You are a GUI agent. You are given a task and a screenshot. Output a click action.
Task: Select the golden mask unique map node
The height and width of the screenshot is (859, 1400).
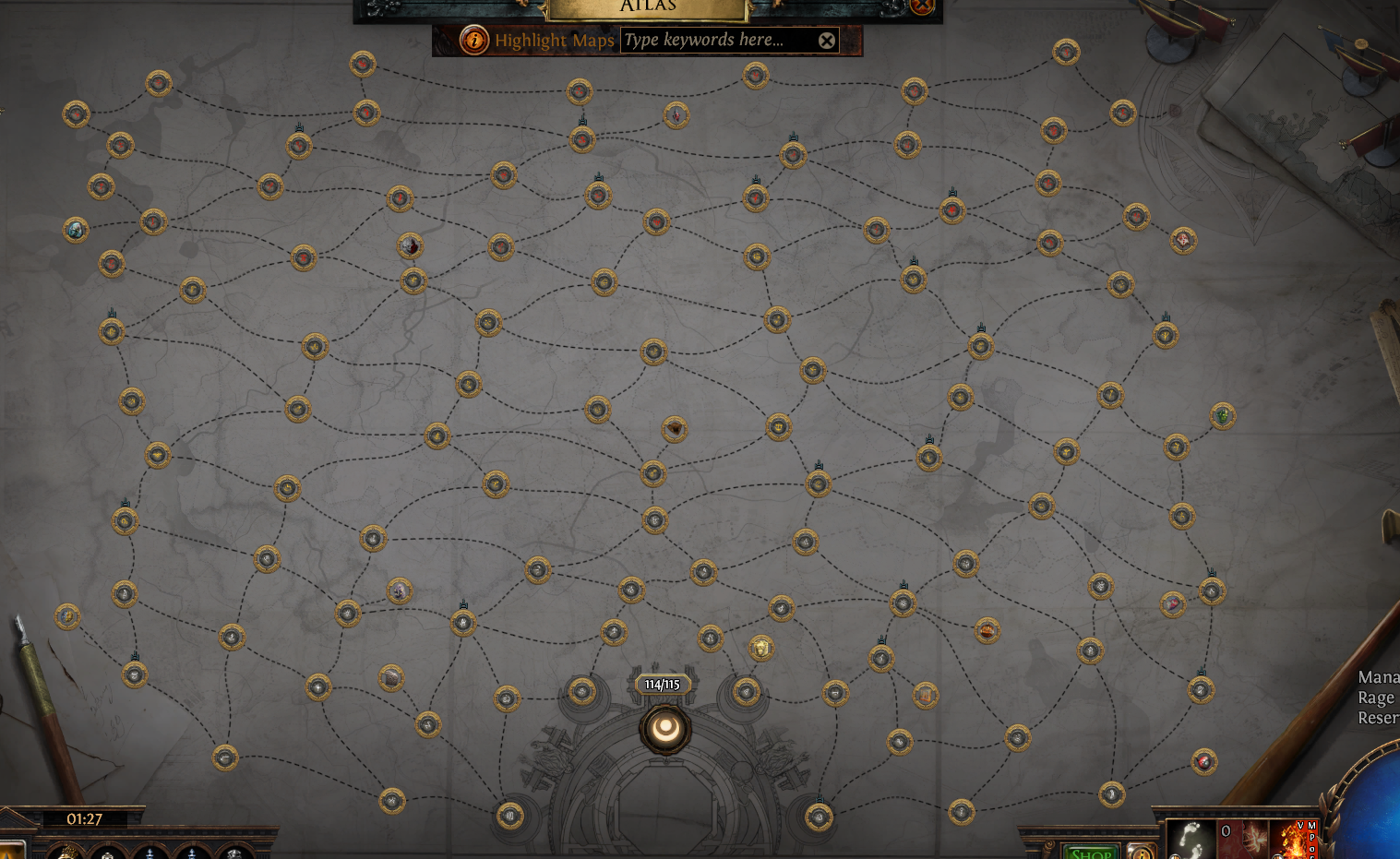click(760, 648)
